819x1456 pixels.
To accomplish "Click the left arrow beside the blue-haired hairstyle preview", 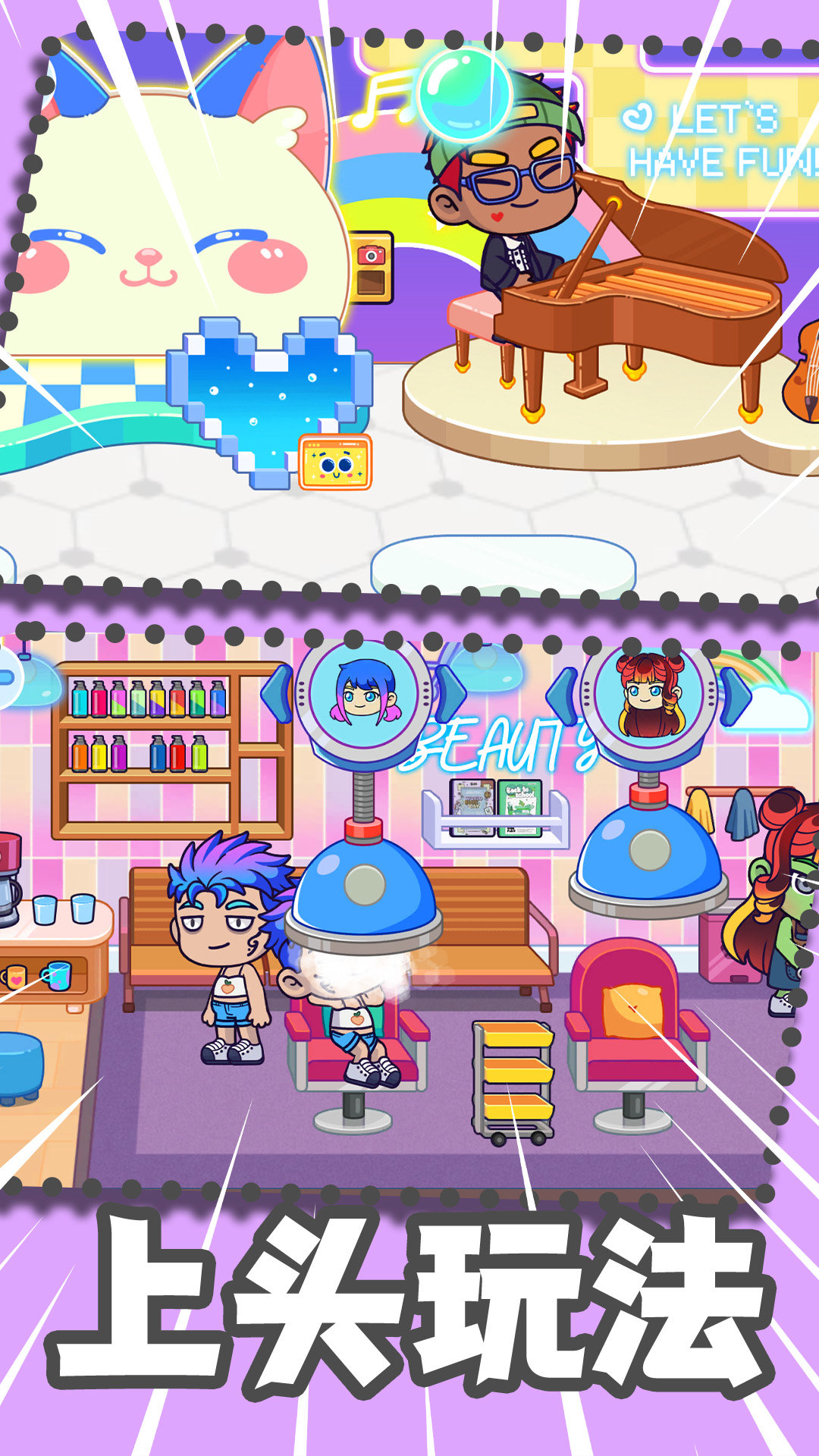I will click(278, 693).
